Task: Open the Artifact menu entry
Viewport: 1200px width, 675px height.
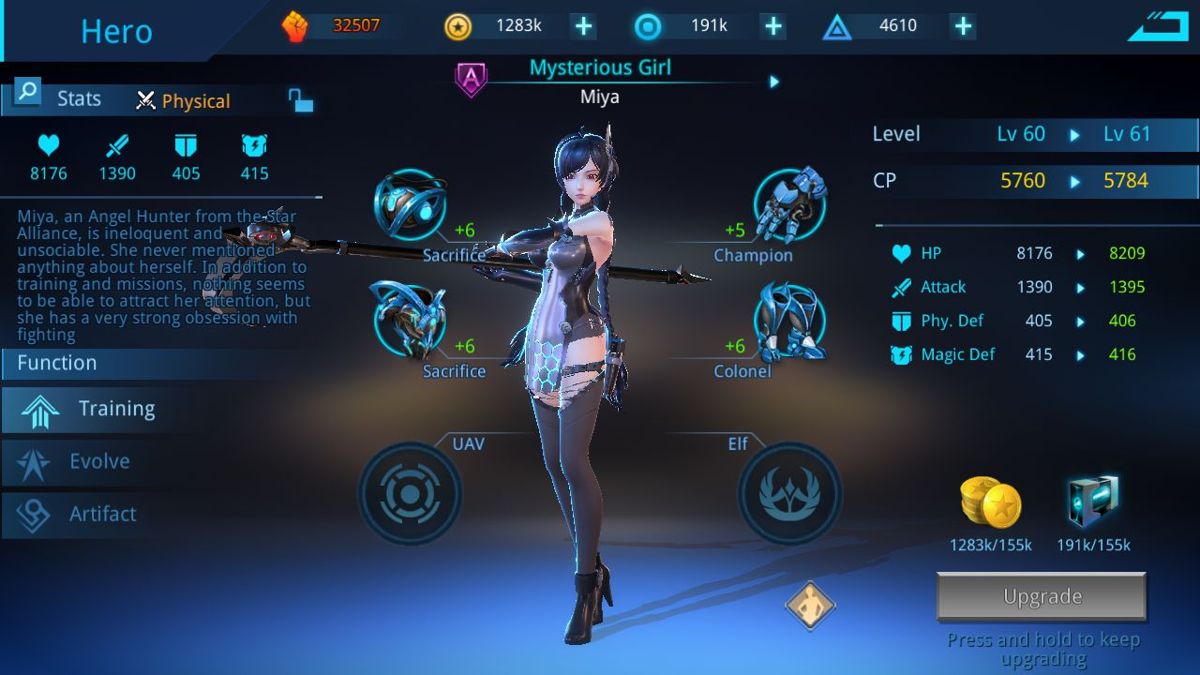Action: [100, 514]
